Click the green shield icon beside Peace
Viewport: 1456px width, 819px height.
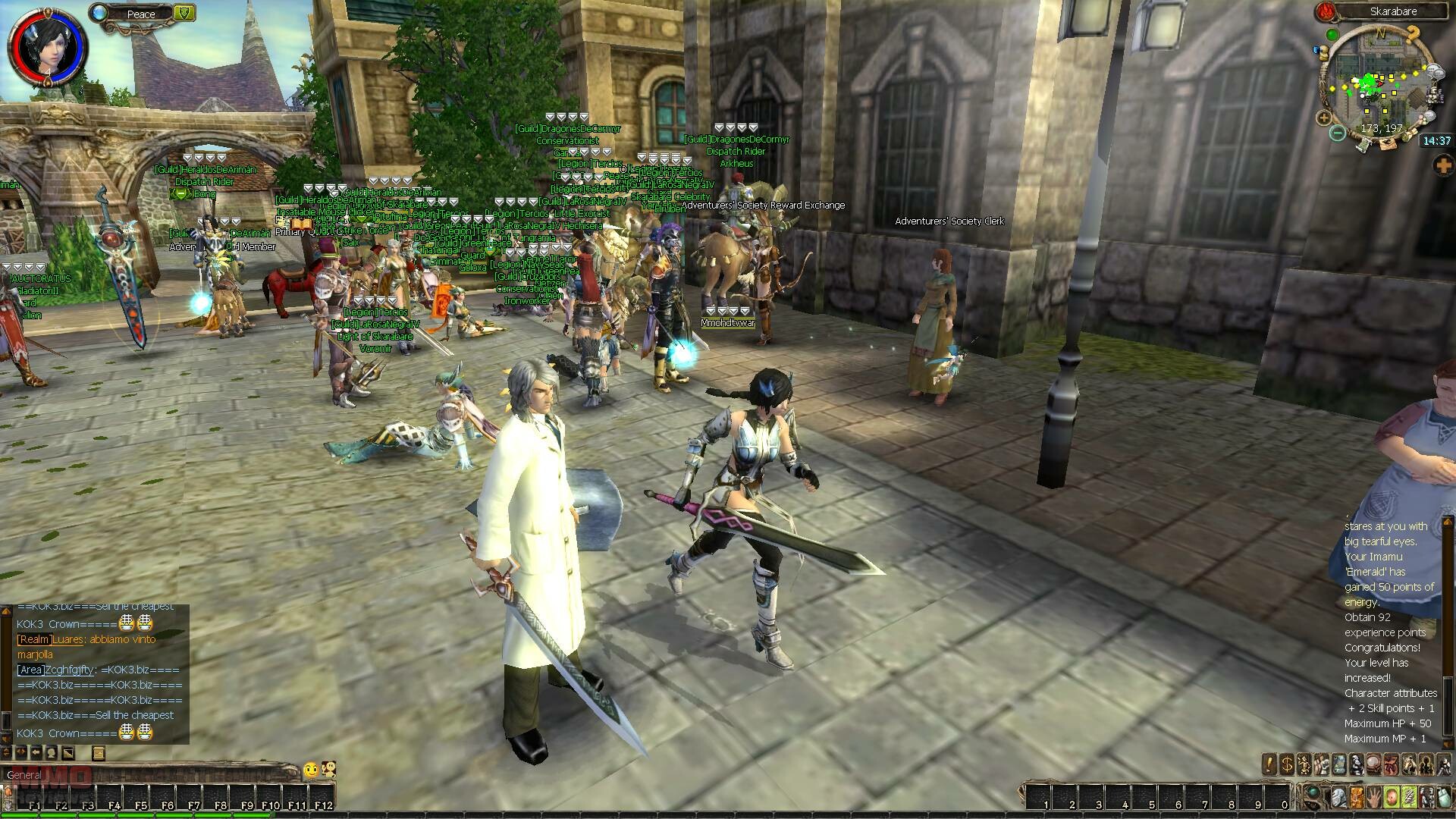[x=184, y=12]
